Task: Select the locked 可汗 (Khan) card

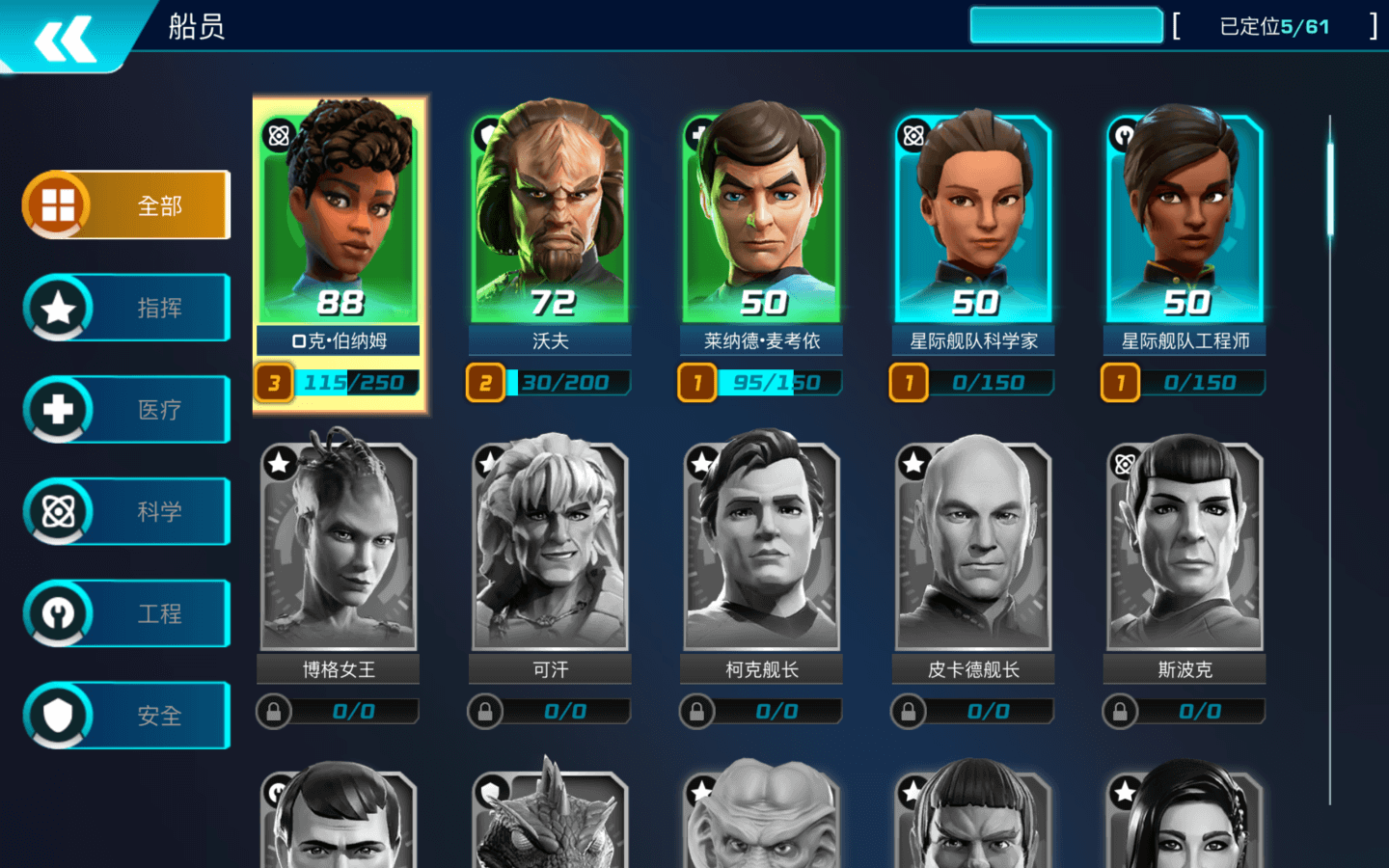Action: [x=550, y=550]
